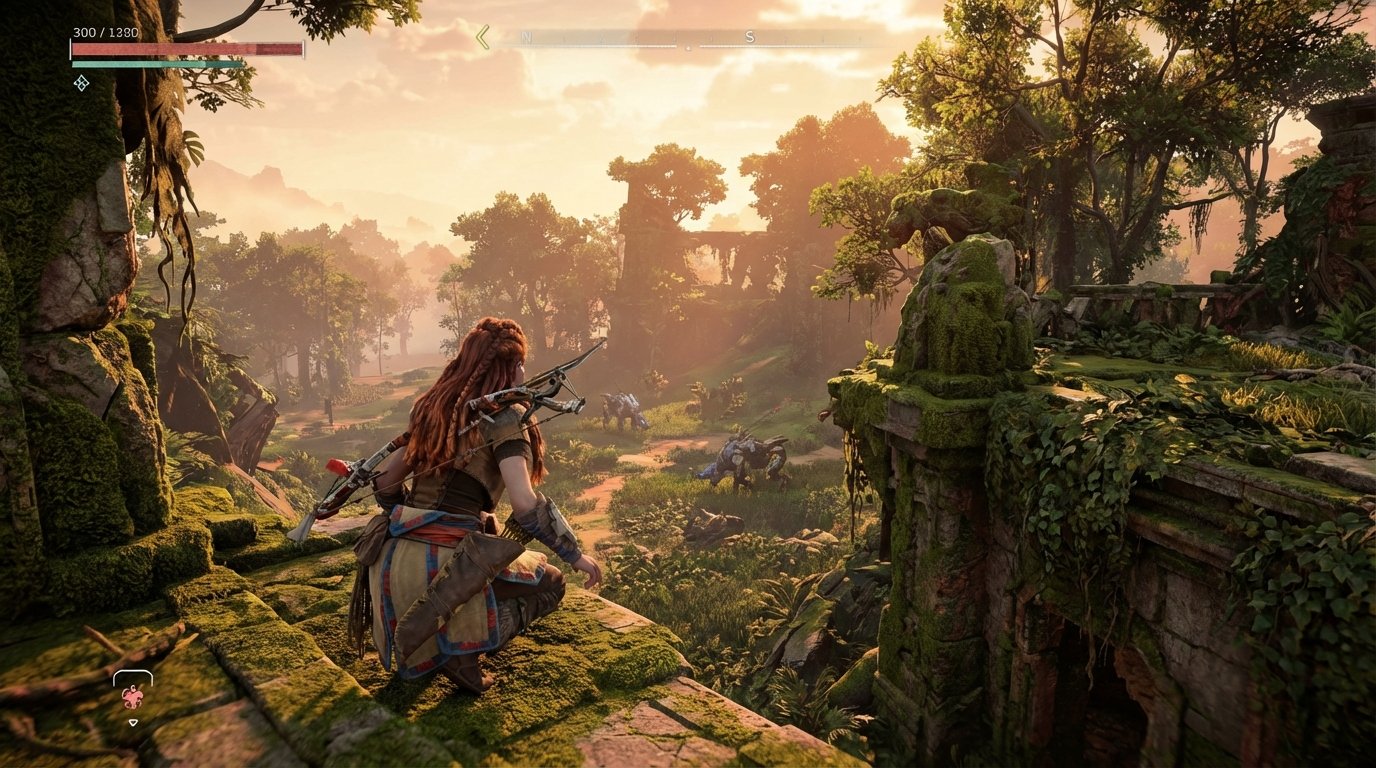The width and height of the screenshot is (1376, 768).
Task: Click the "S" south marker on the compass
Action: [x=750, y=35]
